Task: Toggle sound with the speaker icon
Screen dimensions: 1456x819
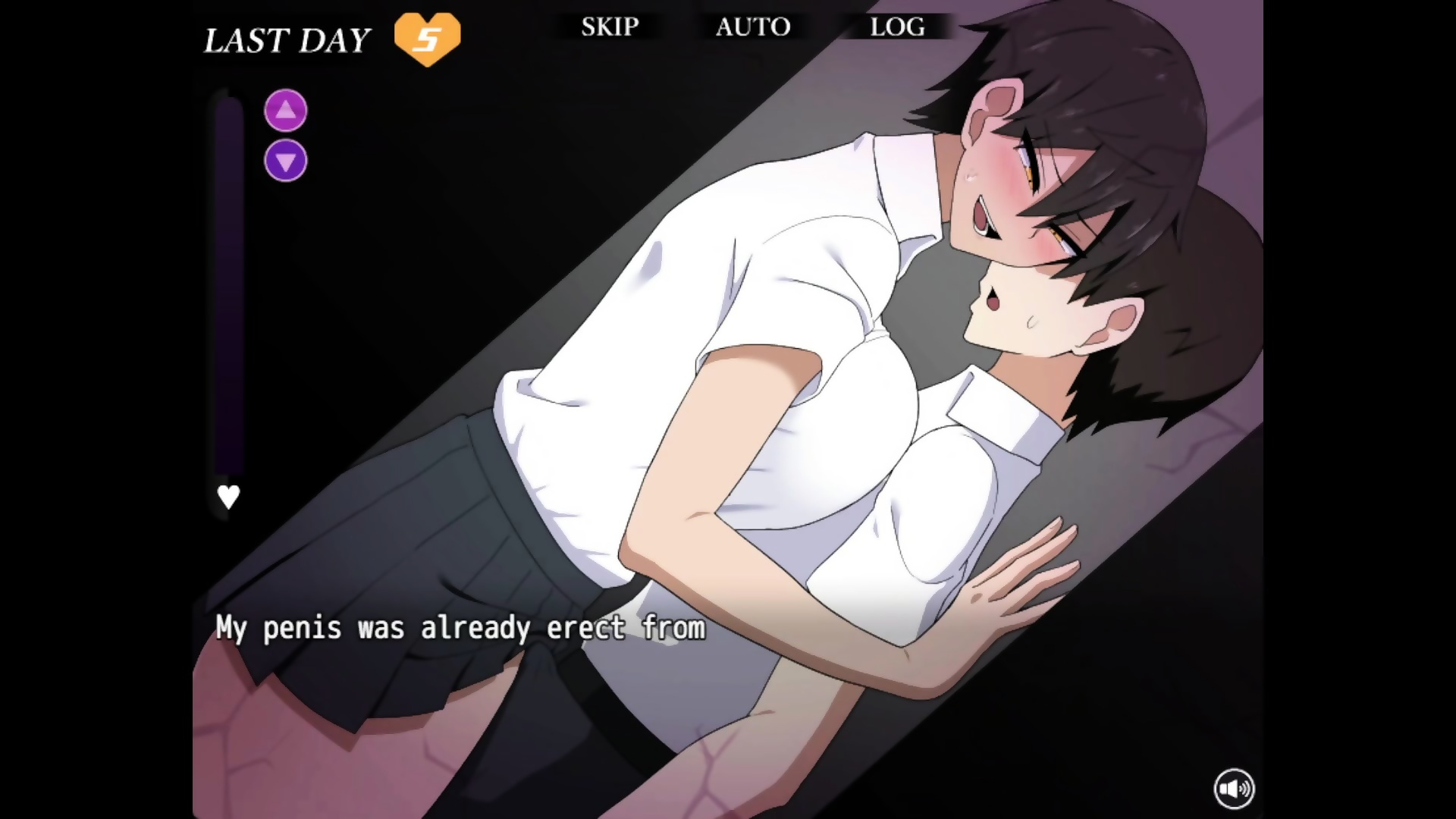Action: 1234,789
